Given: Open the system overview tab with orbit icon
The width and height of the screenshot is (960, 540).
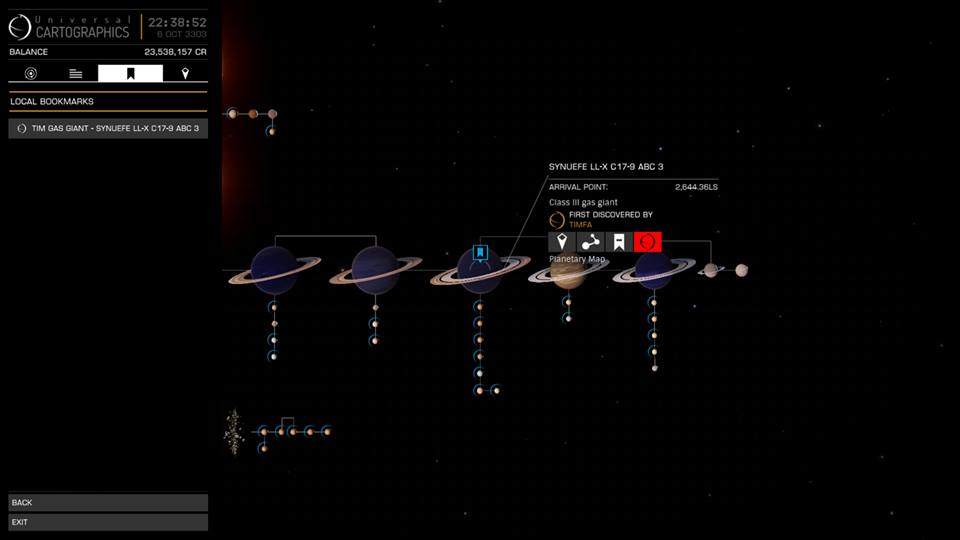Looking at the screenshot, I should [31, 73].
